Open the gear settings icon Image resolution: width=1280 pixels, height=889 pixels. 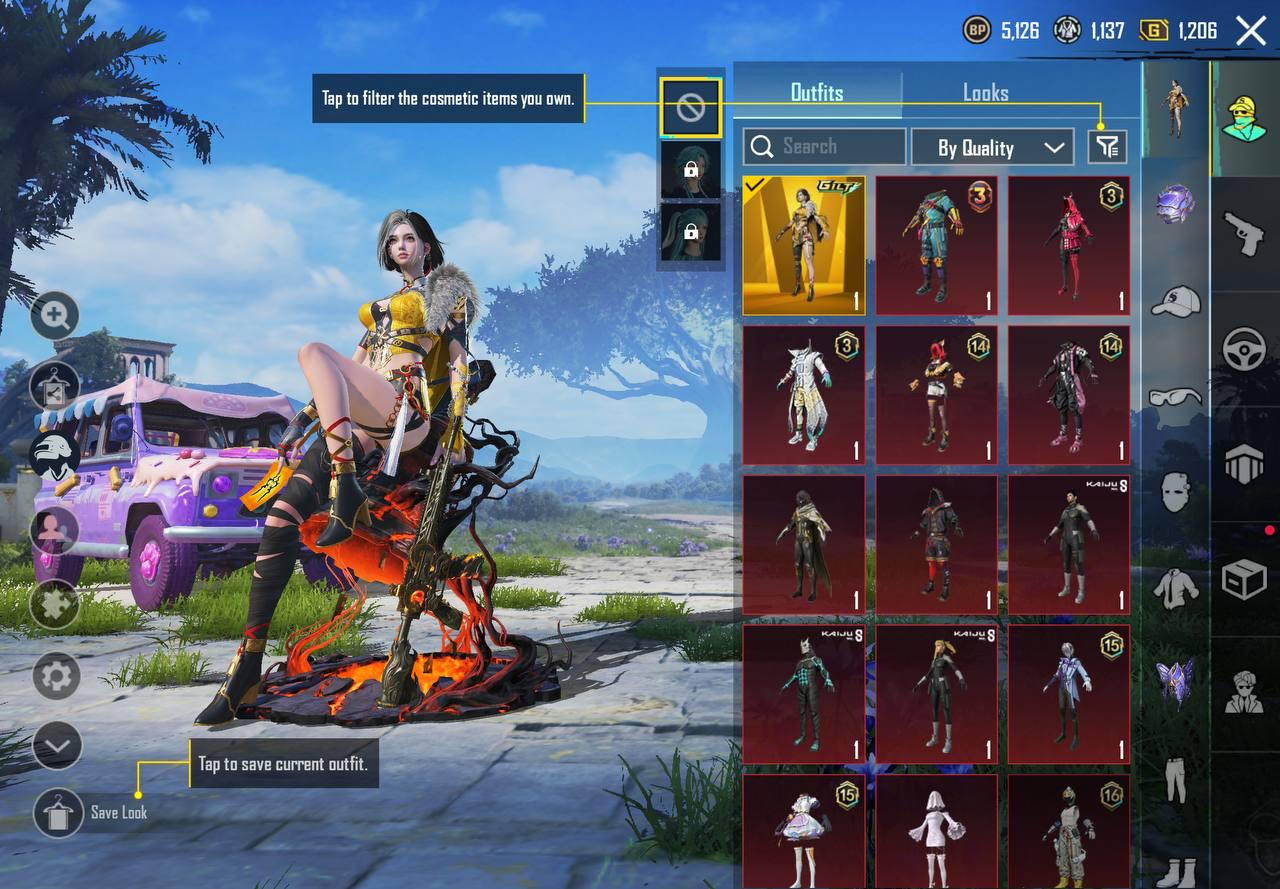[x=56, y=677]
